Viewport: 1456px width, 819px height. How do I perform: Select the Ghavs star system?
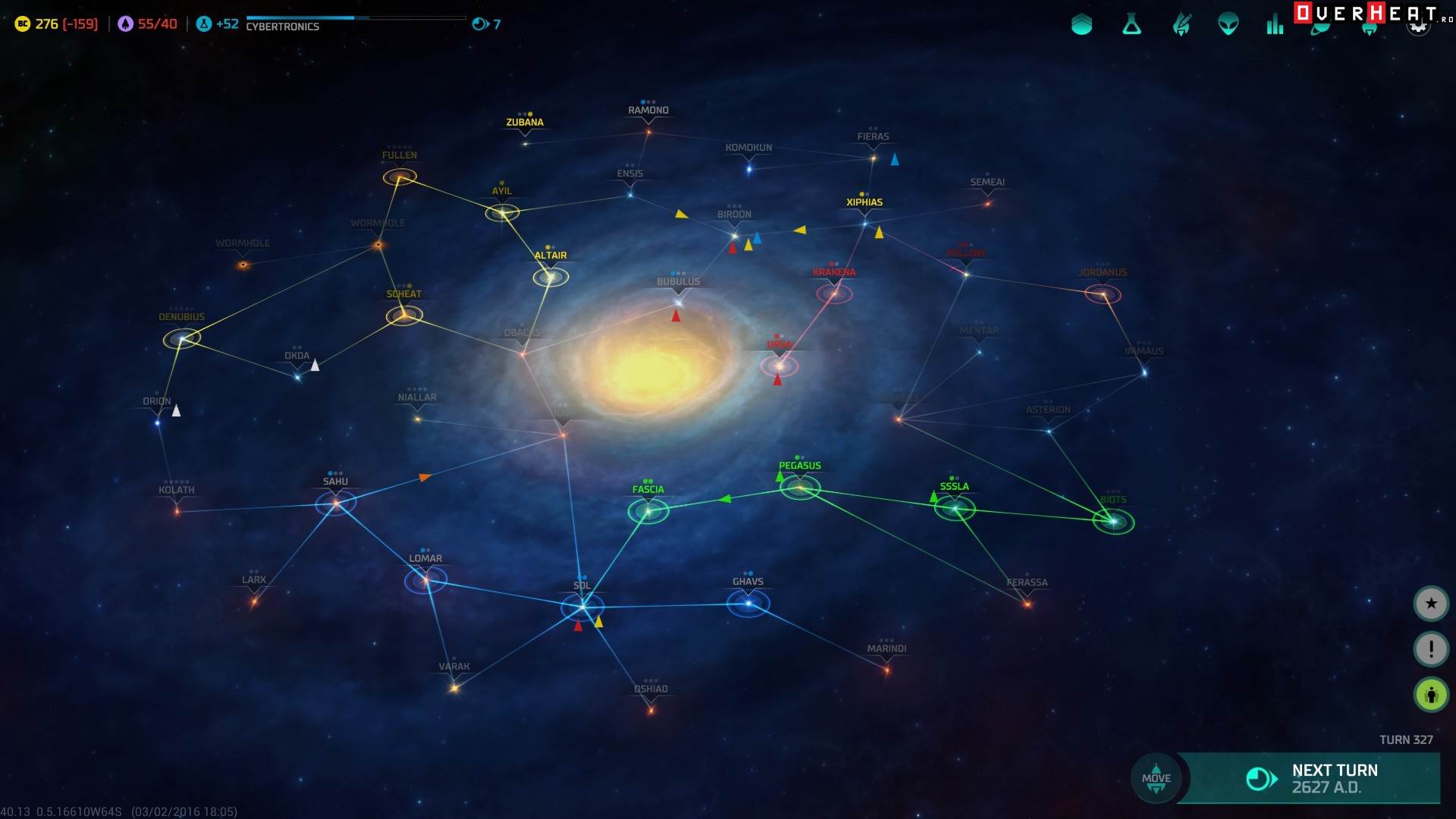(x=748, y=604)
